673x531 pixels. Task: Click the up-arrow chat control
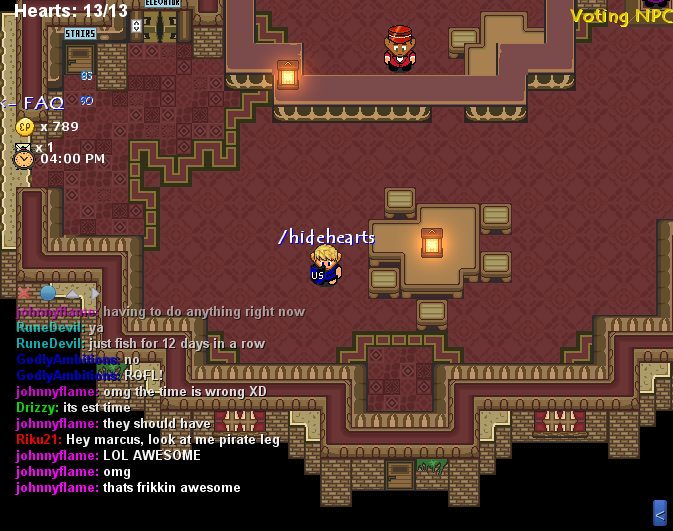pos(73,293)
